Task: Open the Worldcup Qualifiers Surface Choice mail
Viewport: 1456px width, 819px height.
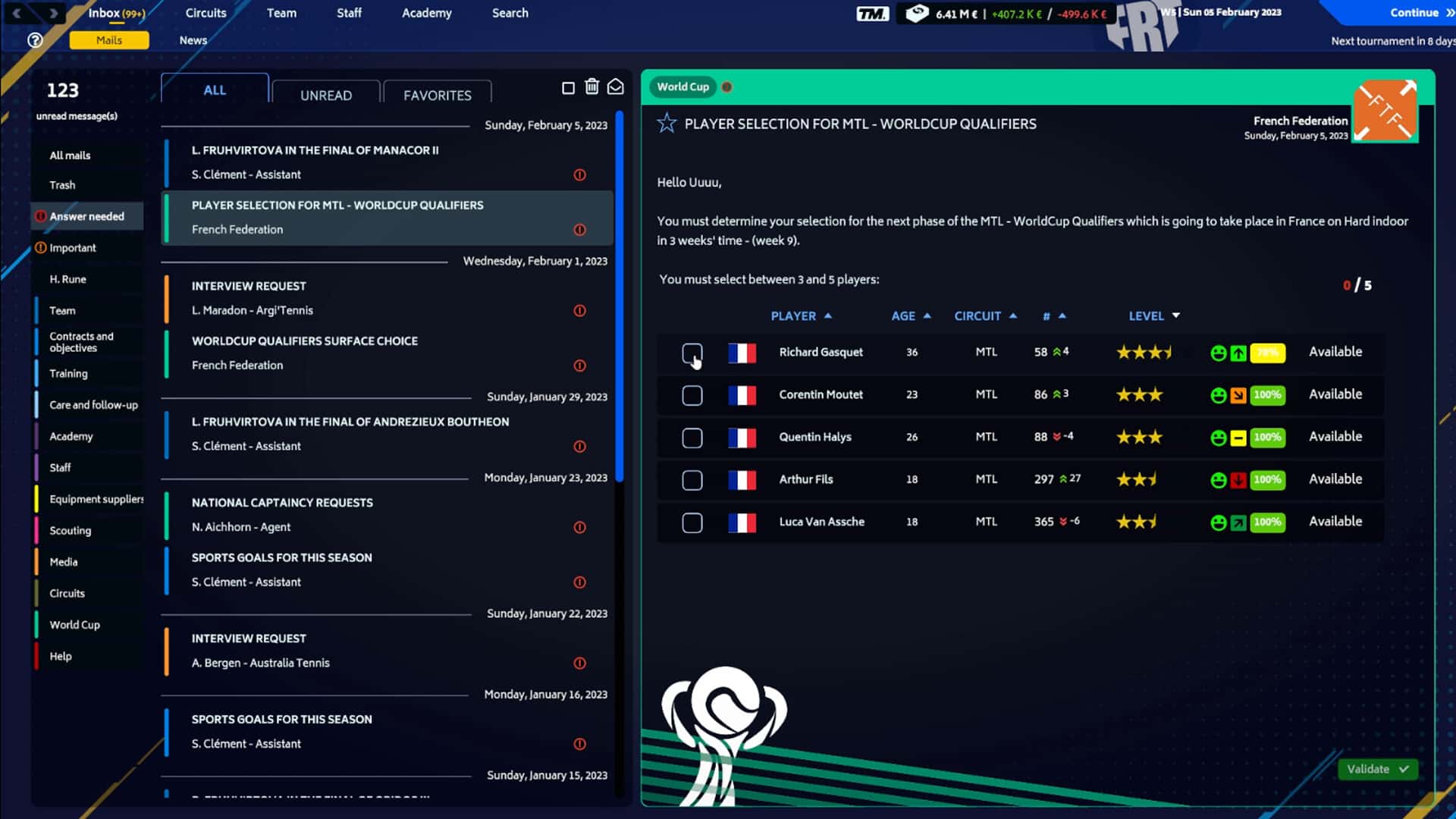Action: click(341, 353)
